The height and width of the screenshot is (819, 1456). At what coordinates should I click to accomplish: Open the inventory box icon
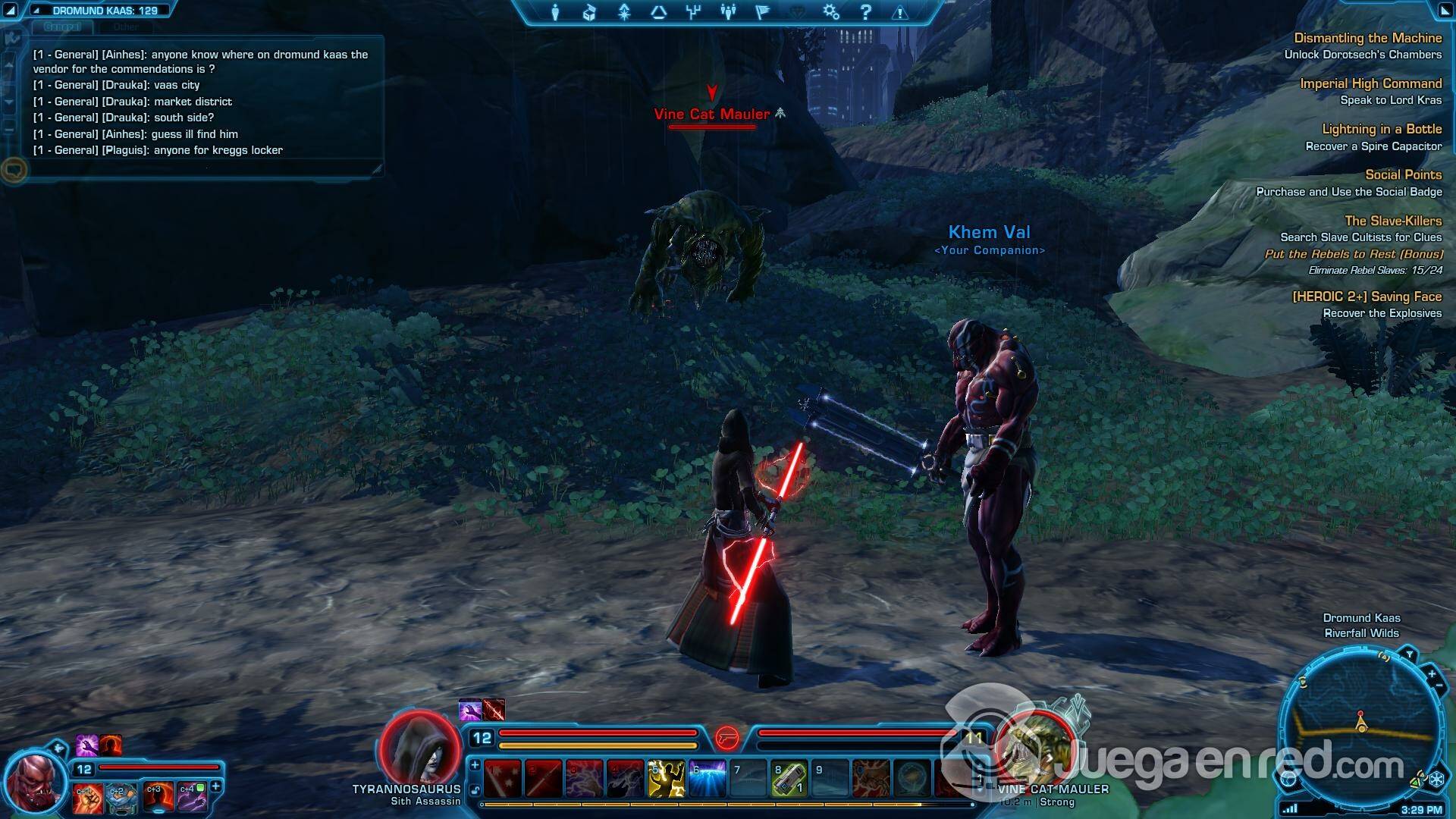coord(589,12)
